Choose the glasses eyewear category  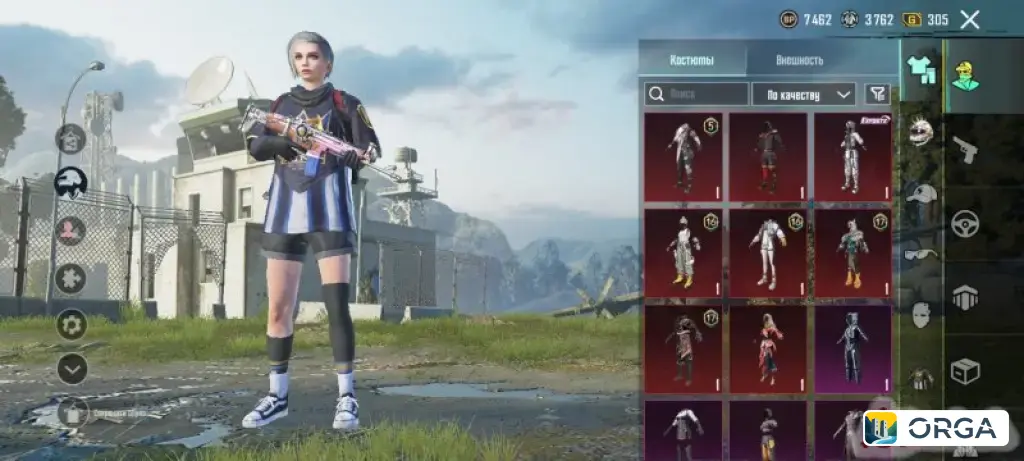click(921, 254)
